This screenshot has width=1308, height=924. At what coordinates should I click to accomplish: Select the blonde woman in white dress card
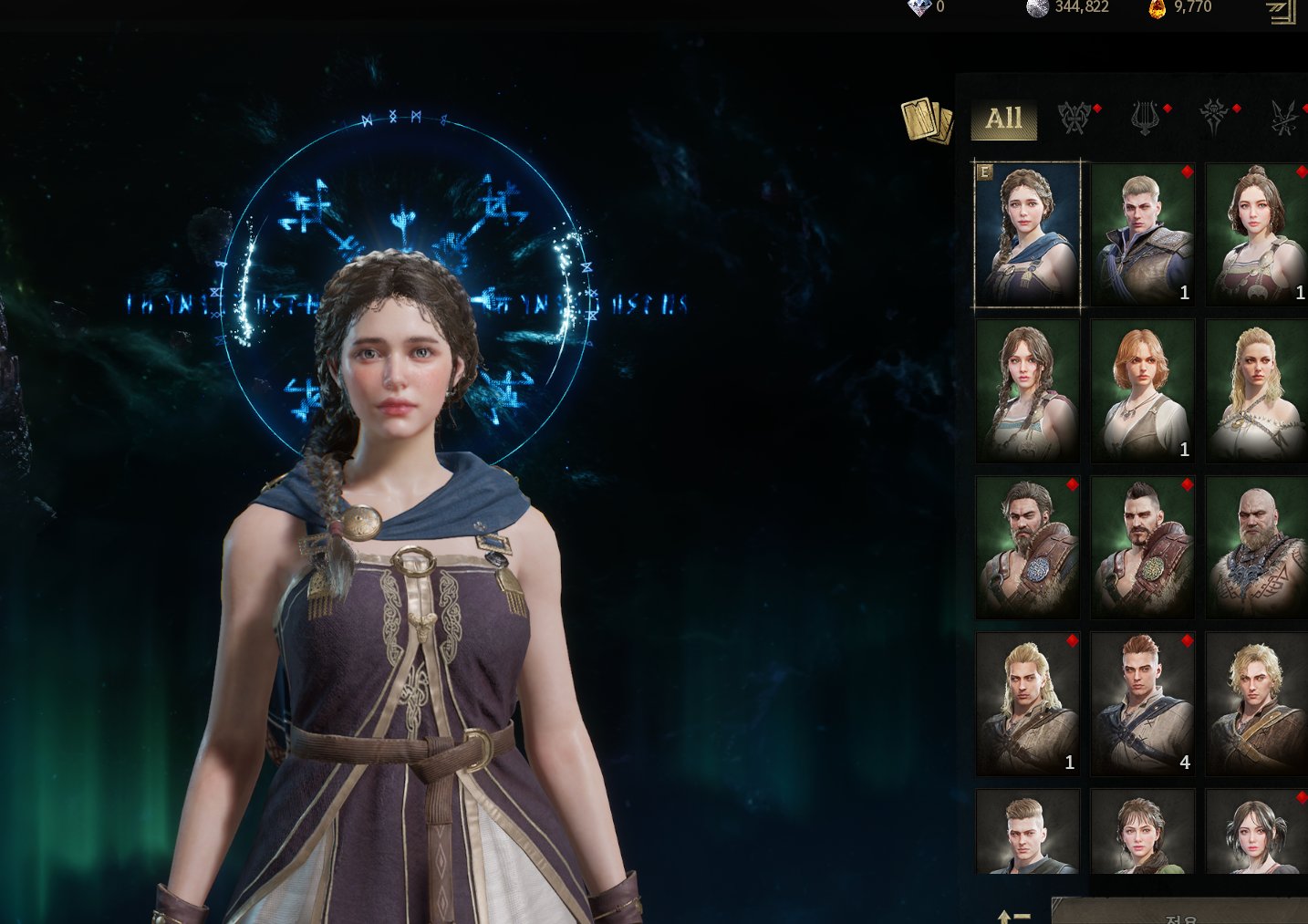pos(1257,390)
